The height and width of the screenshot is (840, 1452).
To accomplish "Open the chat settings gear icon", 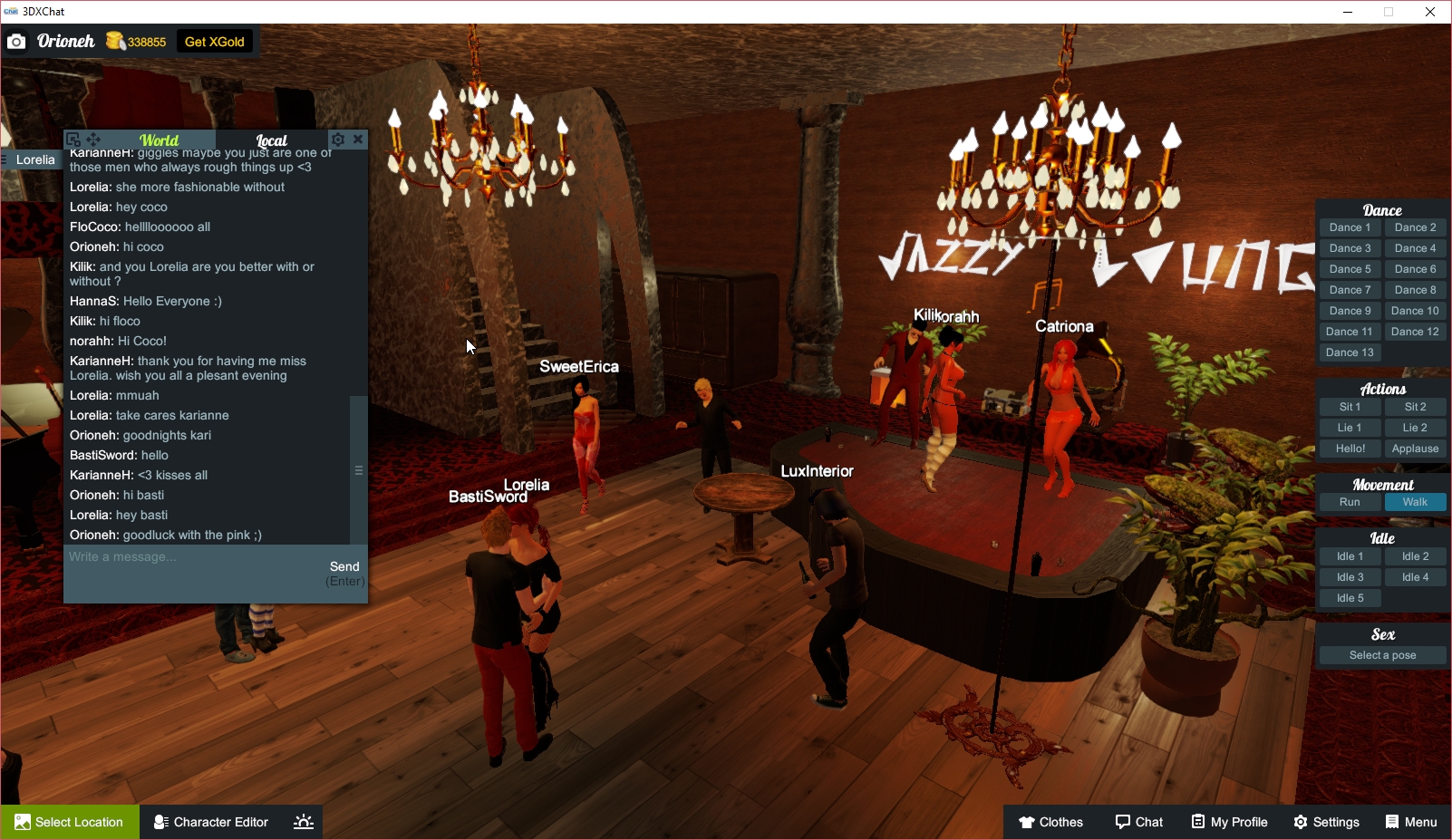I will (x=338, y=139).
